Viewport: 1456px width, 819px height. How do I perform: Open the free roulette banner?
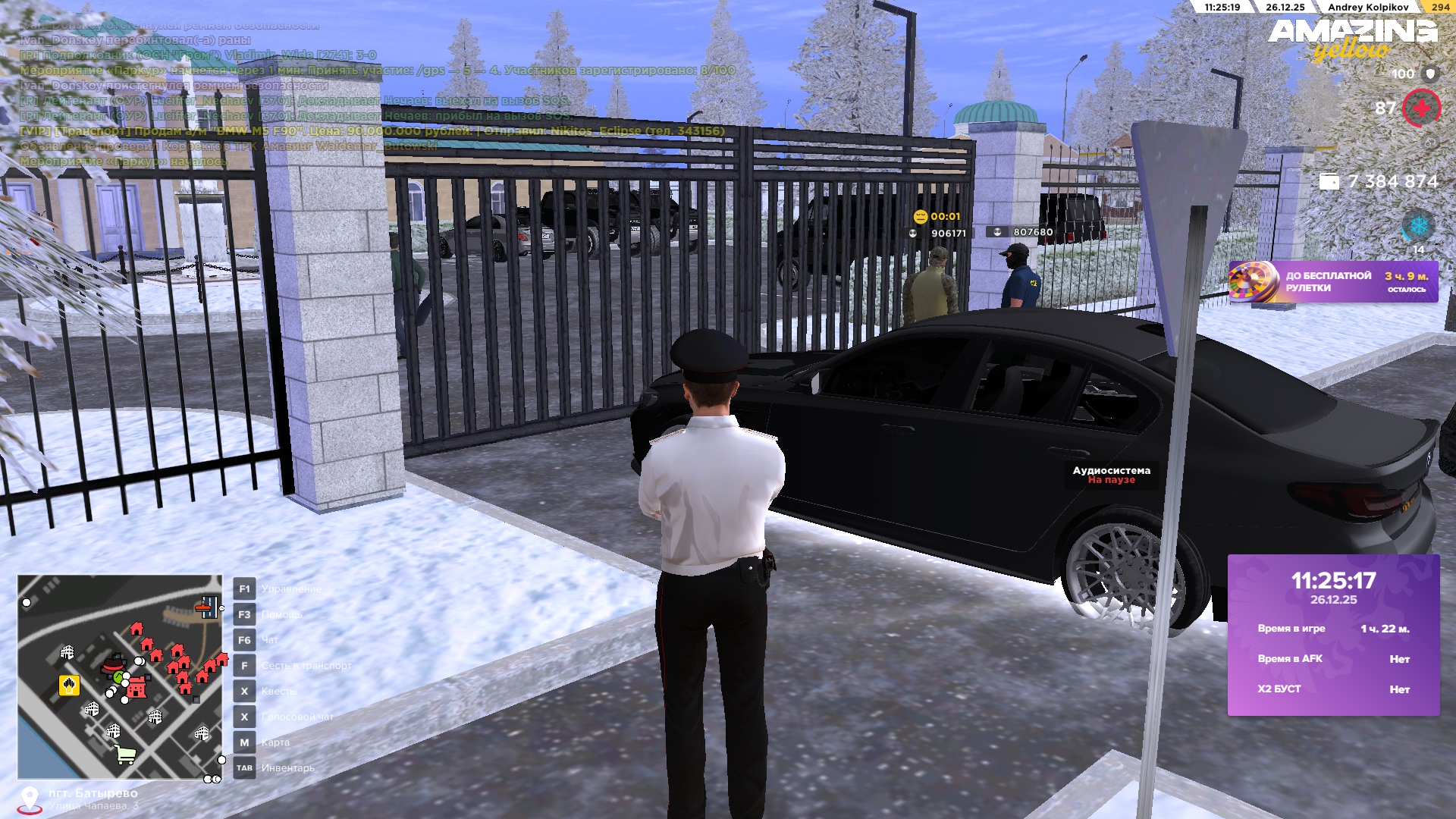(x=1332, y=282)
